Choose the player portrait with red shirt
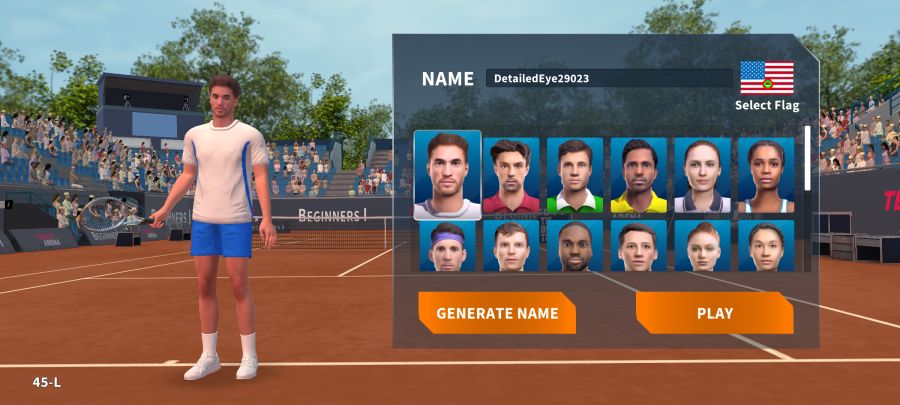 (x=511, y=176)
